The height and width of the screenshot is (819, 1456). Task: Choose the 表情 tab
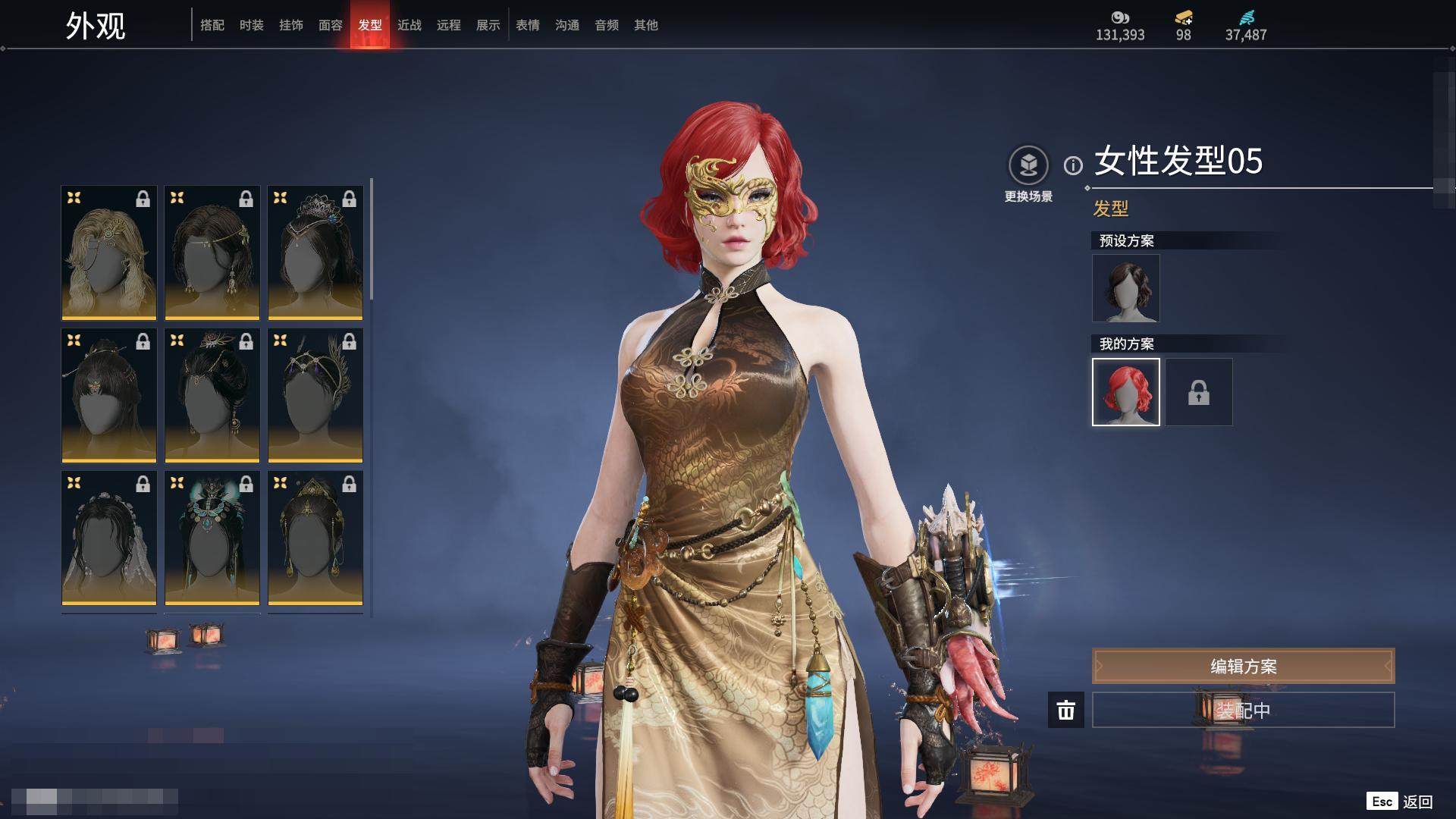click(x=528, y=25)
